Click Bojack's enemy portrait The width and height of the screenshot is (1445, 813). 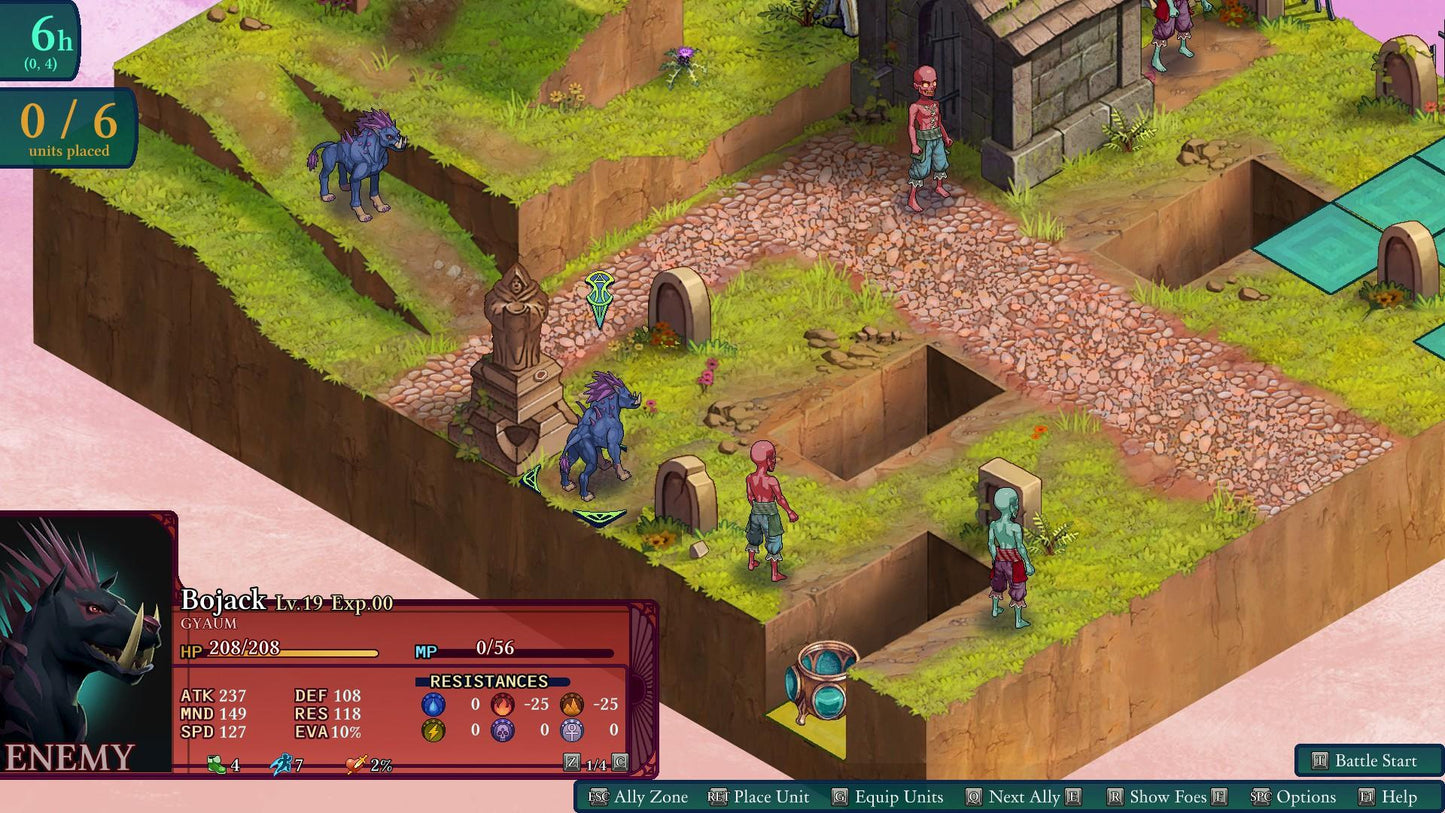pyautogui.click(x=85, y=640)
